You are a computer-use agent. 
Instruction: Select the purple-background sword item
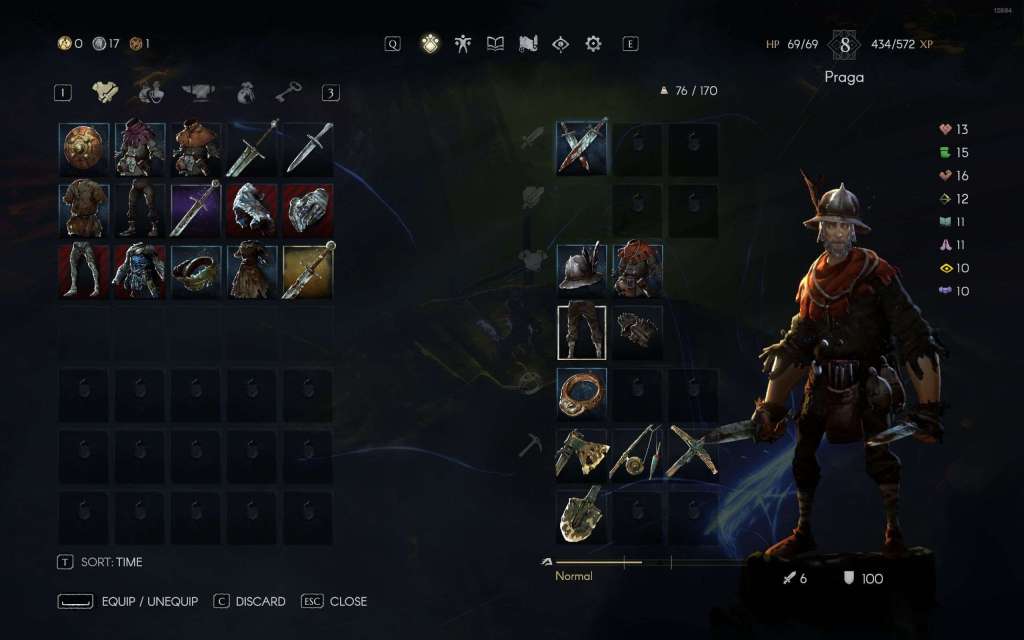196,209
